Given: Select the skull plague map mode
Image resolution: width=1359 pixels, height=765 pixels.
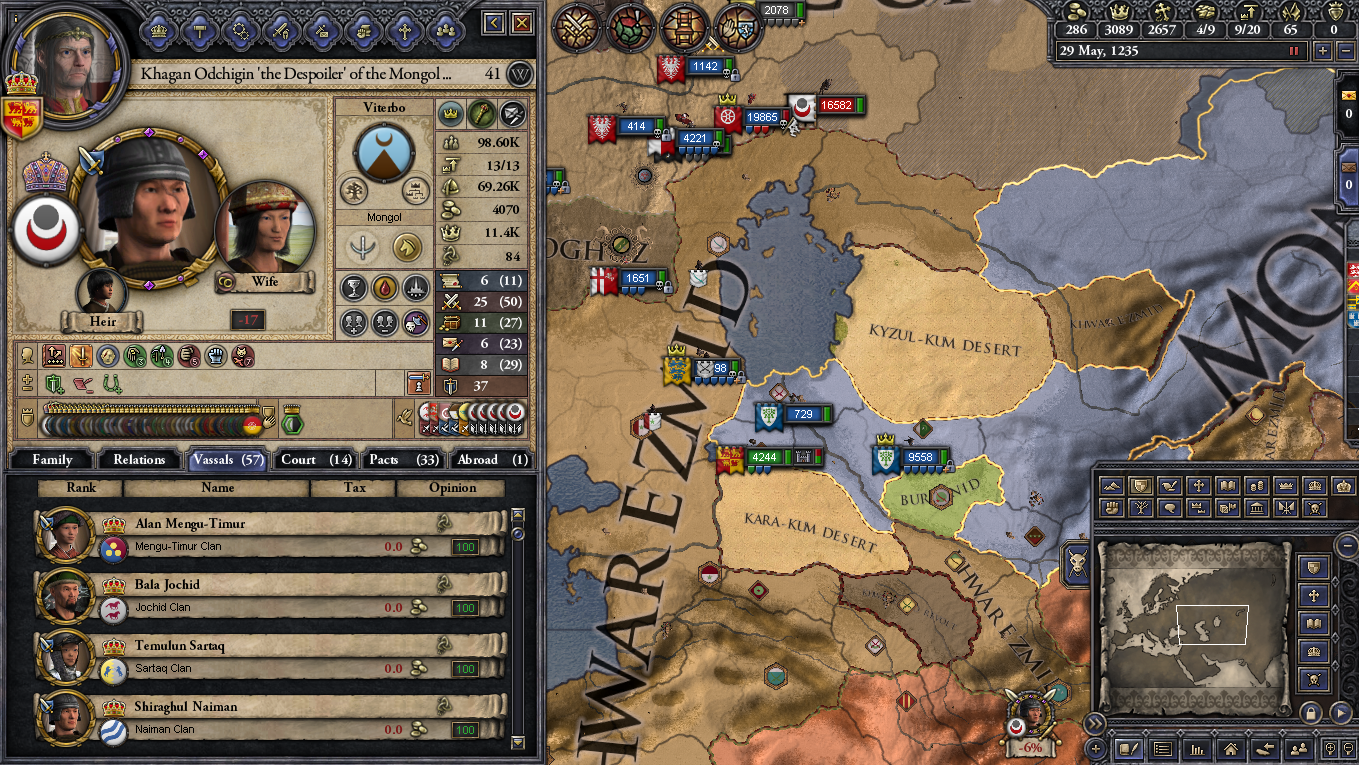Looking at the screenshot, I should 1315,508.
